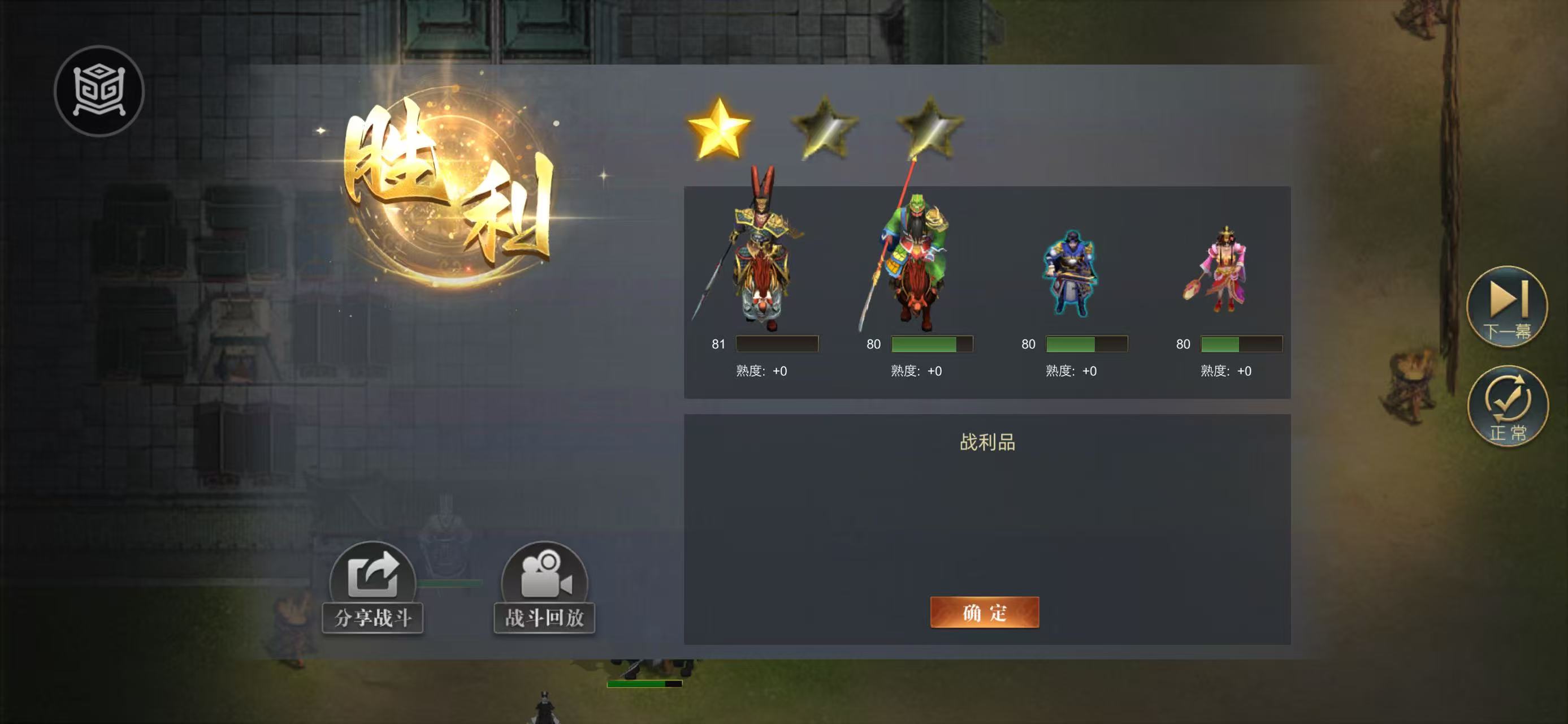Expand the 熟度 stat under Guan Yu
The width and height of the screenshot is (1568, 724).
tap(917, 372)
